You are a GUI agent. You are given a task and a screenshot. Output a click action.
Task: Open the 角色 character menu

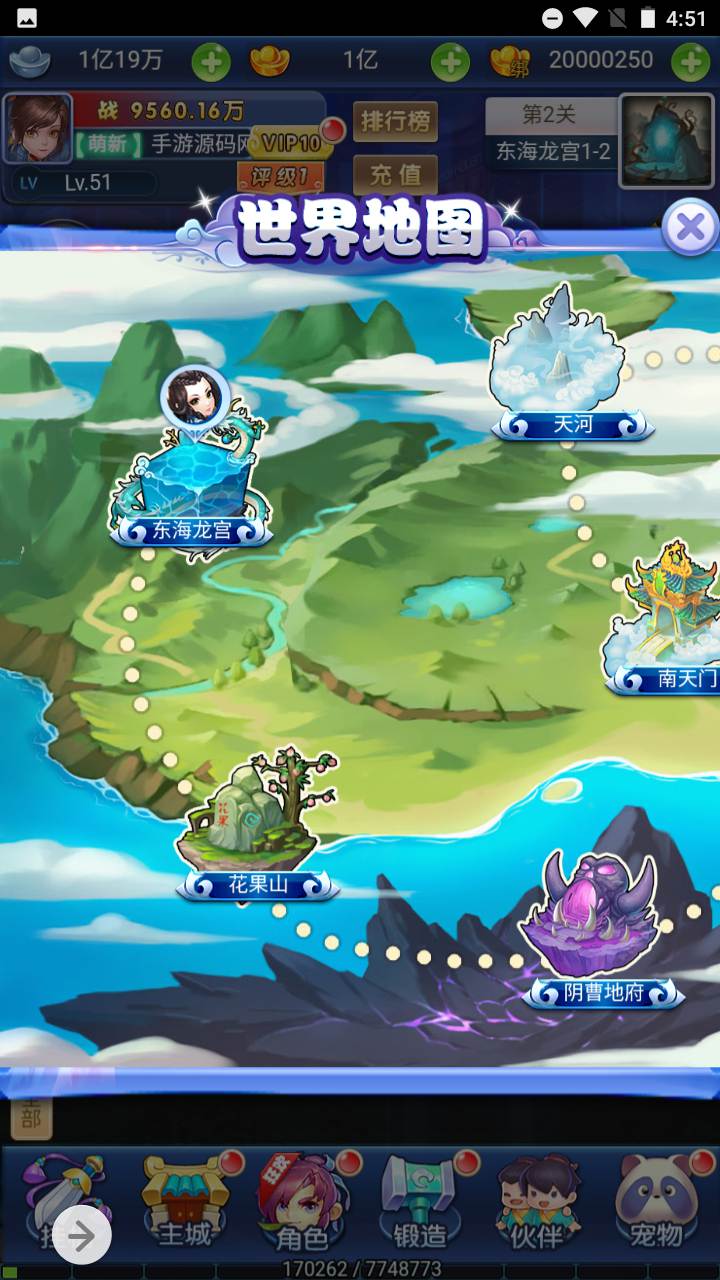302,1203
